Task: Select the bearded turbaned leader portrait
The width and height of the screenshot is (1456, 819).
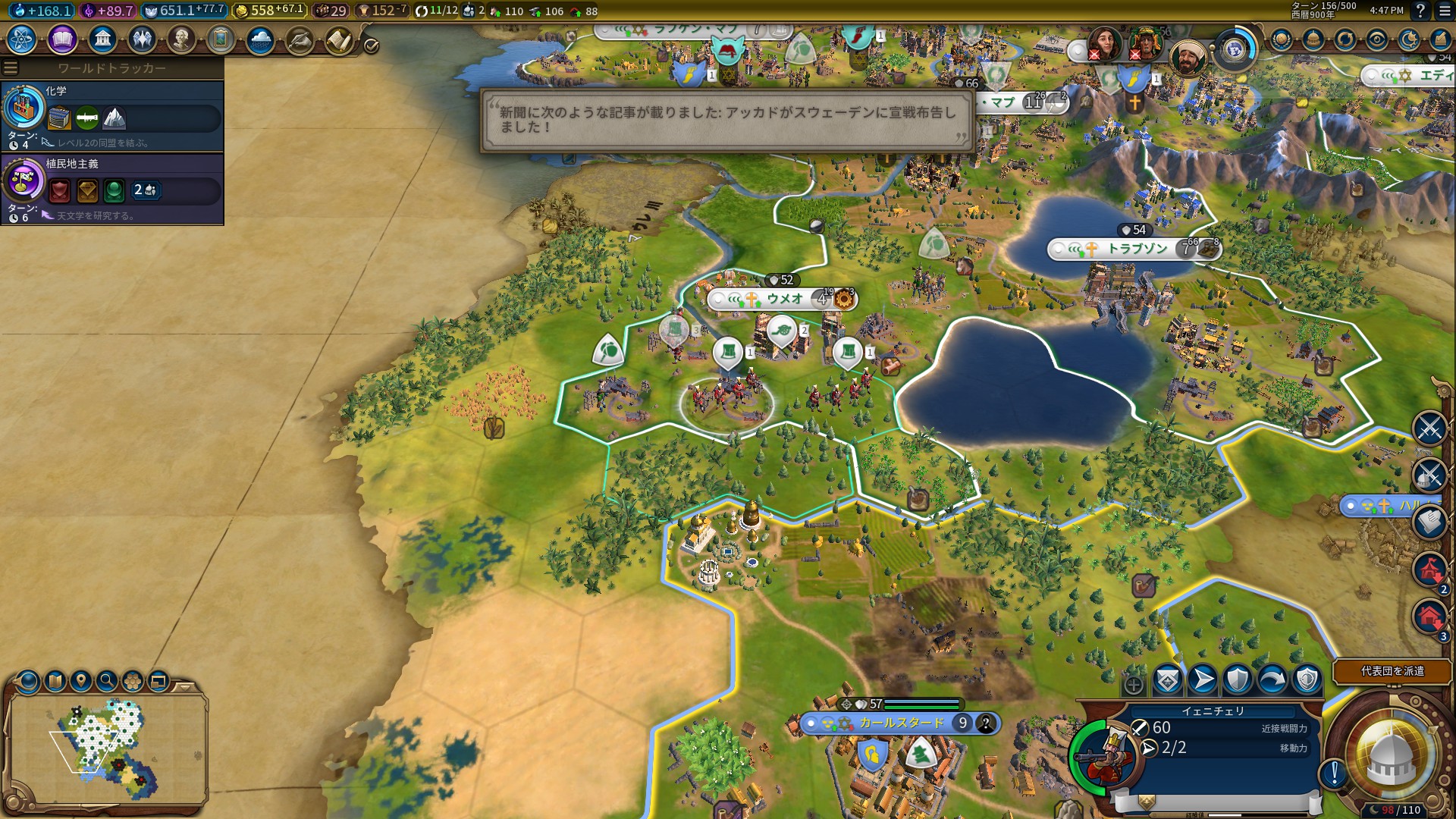Action: (x=1187, y=57)
